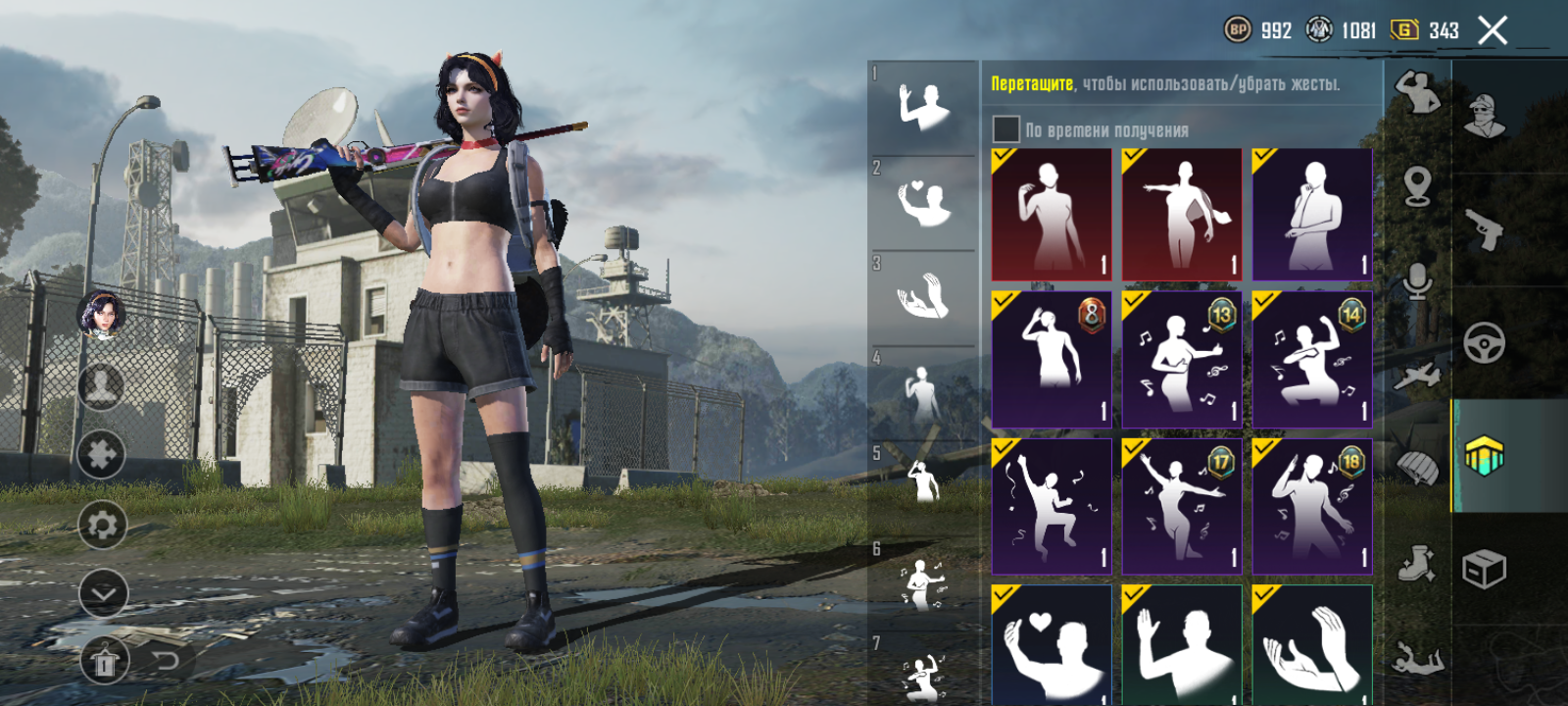
Task: Close the emote inventory with the X
Action: (x=1493, y=31)
